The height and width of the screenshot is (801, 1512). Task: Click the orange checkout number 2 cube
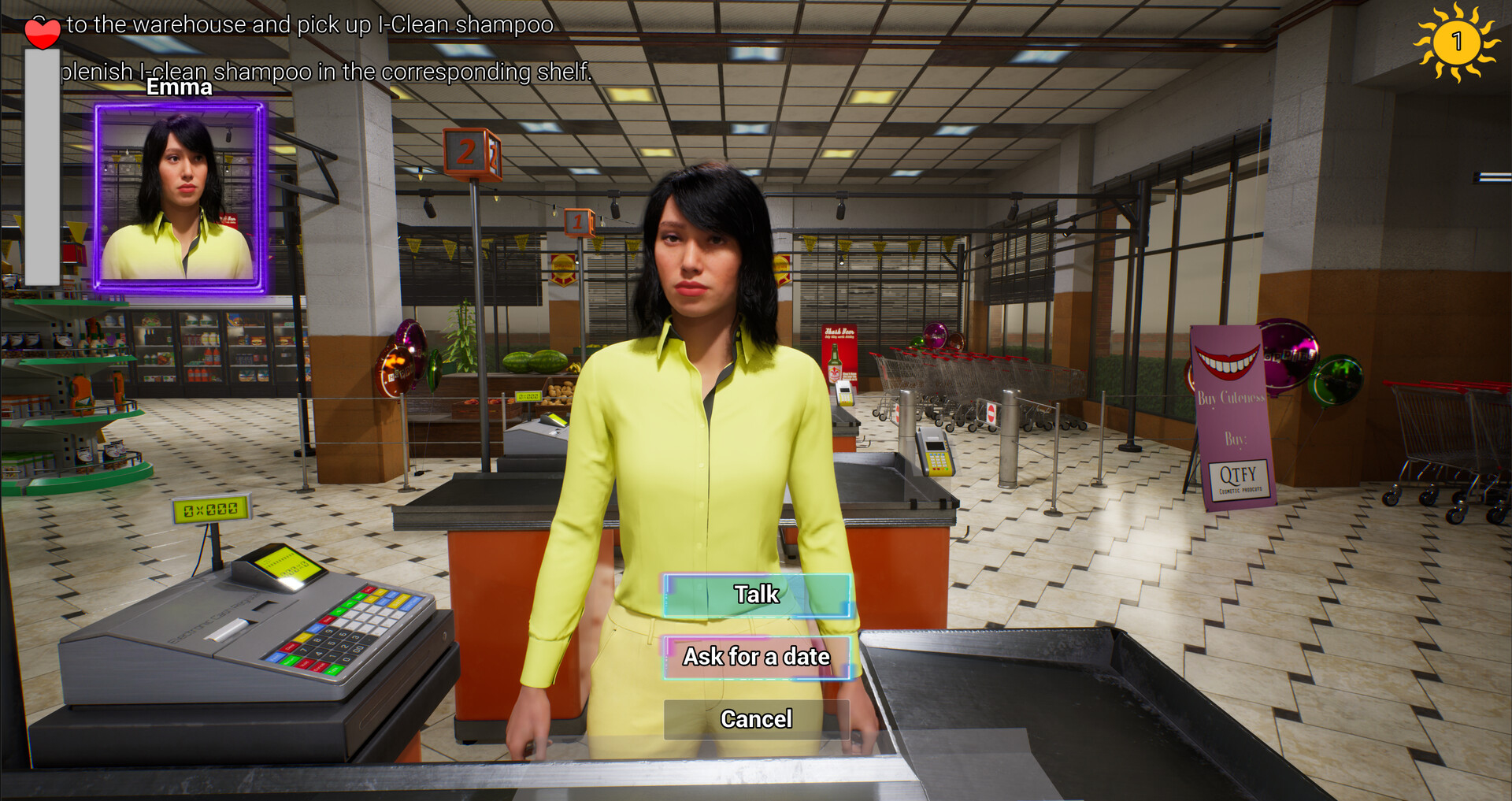point(471,155)
